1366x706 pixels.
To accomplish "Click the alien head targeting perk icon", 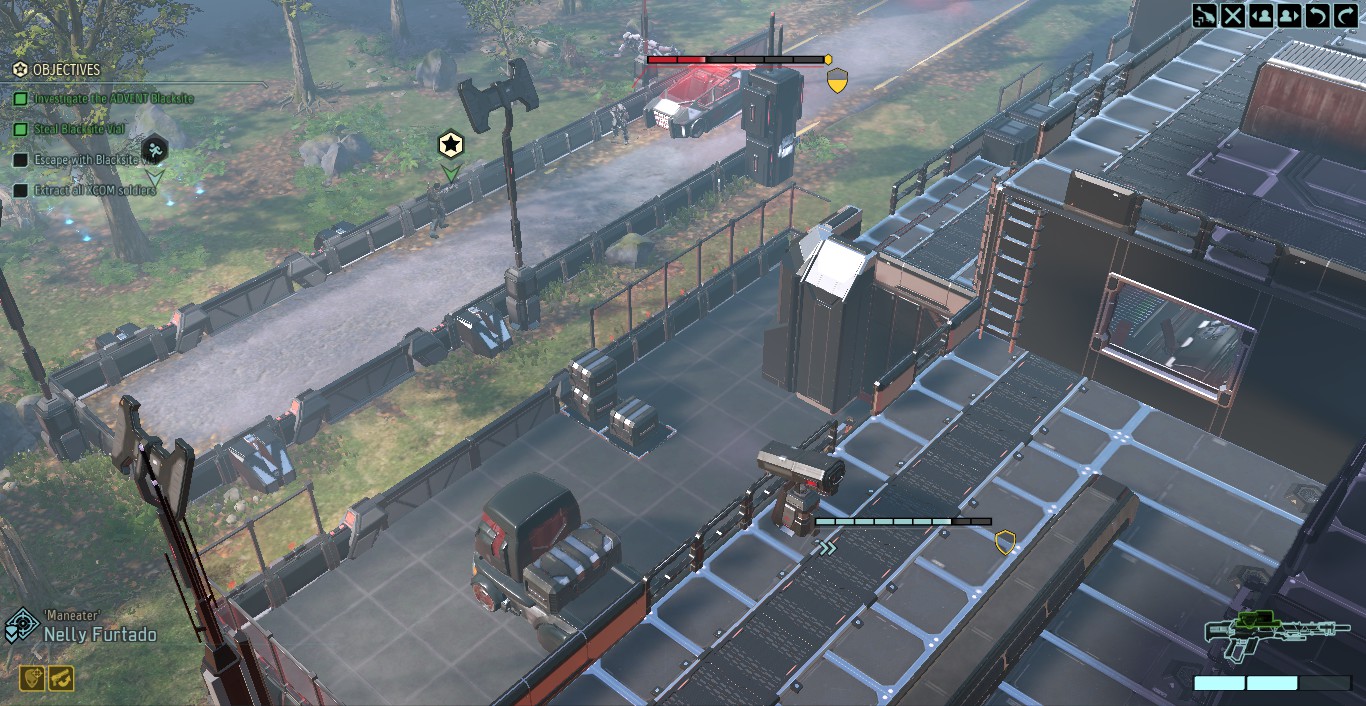I will click(x=33, y=678).
